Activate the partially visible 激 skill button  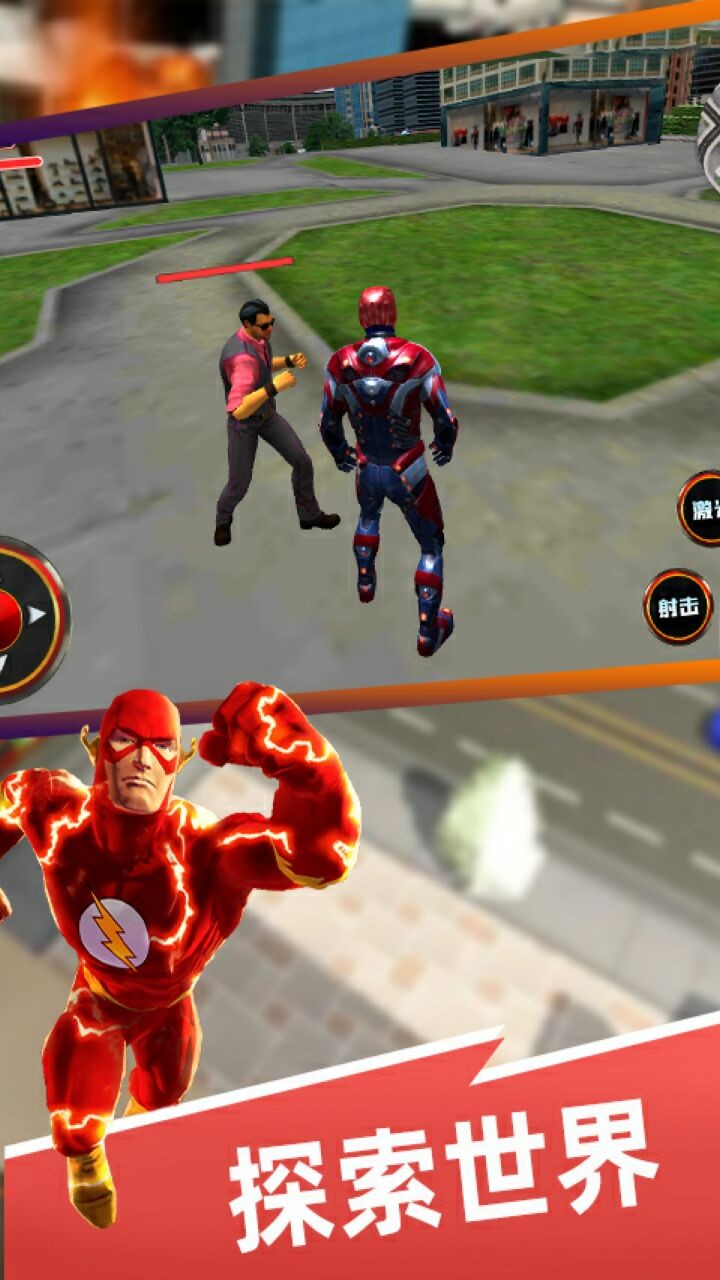[x=701, y=510]
